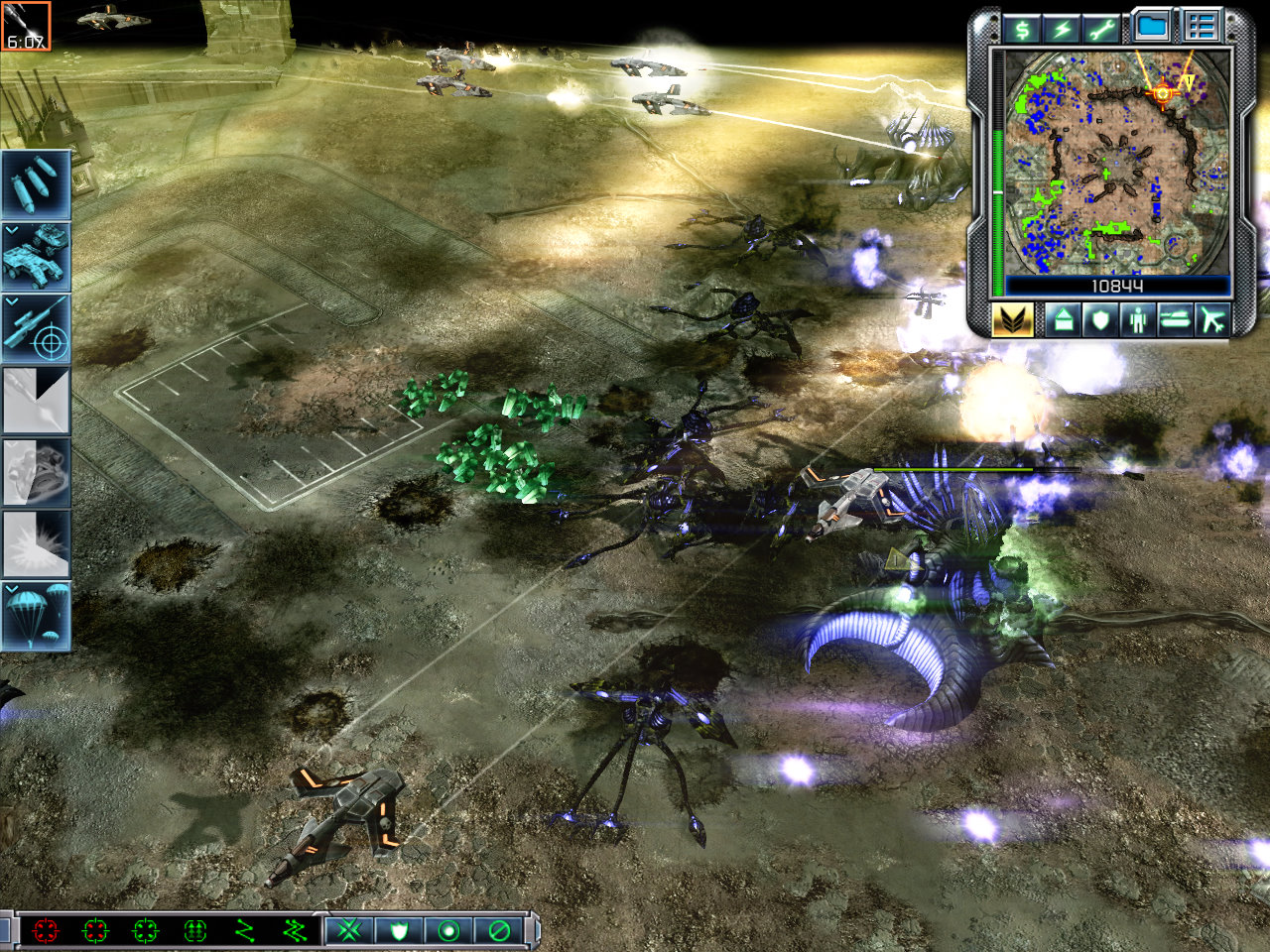The image size is (1270, 952).
Task: Call in the paratrooper drop power
Action: (x=36, y=616)
